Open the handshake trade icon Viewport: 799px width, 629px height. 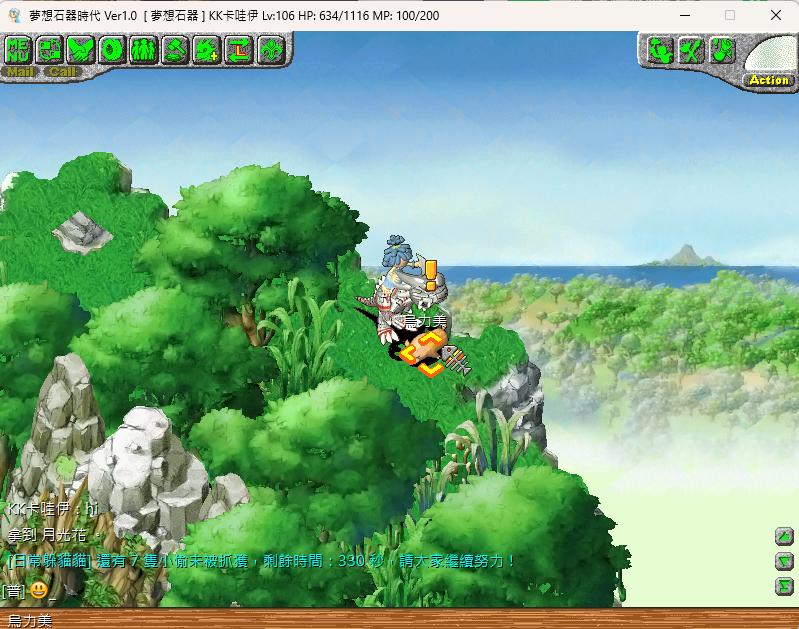[81, 49]
